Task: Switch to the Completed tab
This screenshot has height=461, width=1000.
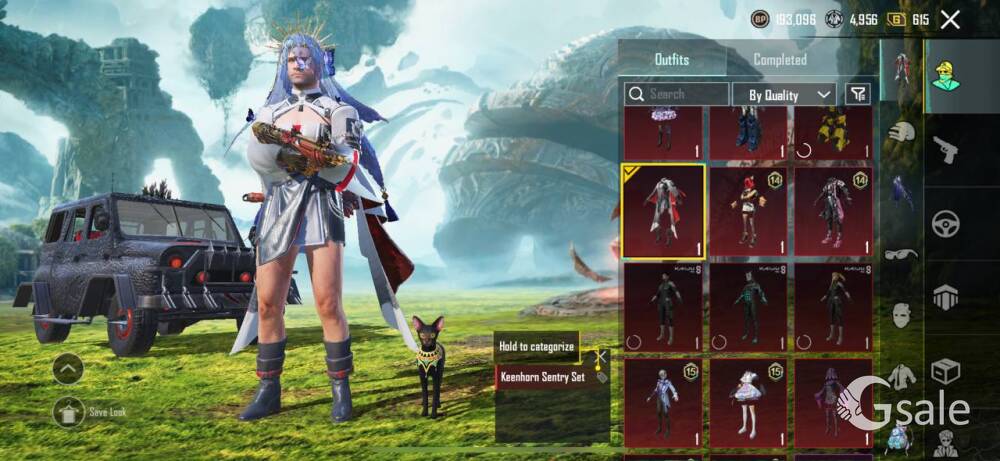Action: pos(779,59)
